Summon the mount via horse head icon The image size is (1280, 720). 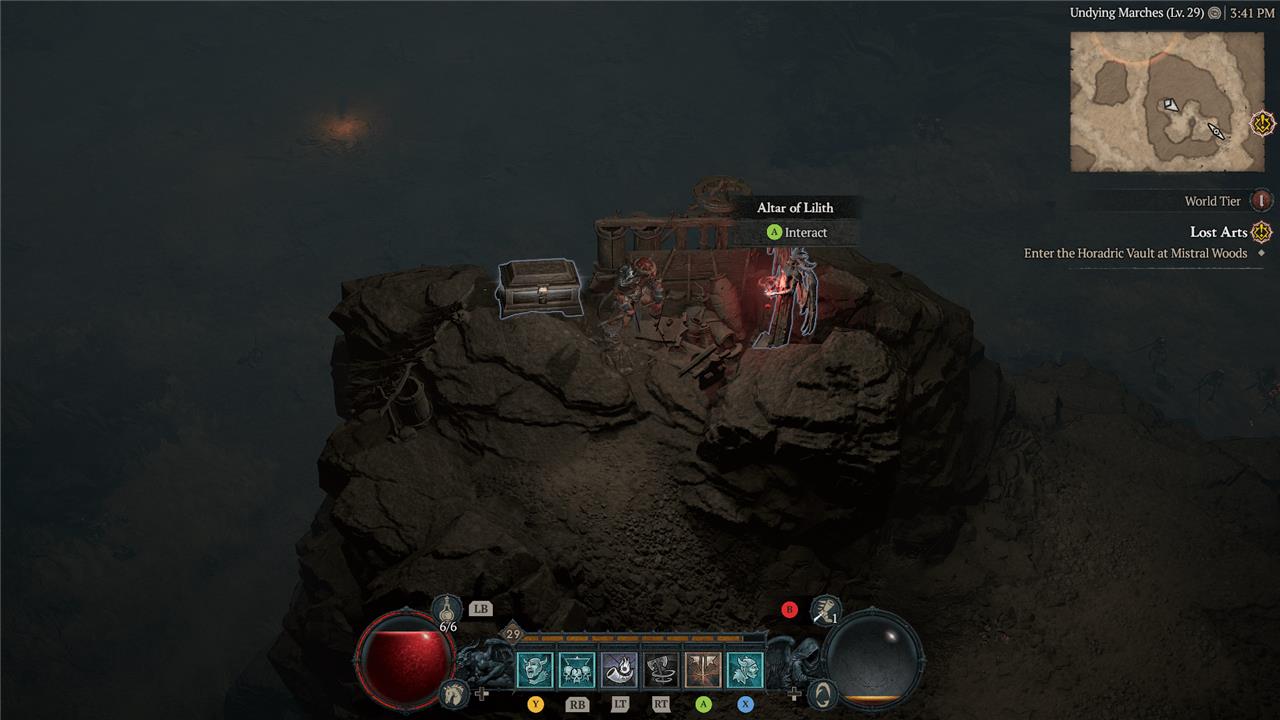point(453,692)
